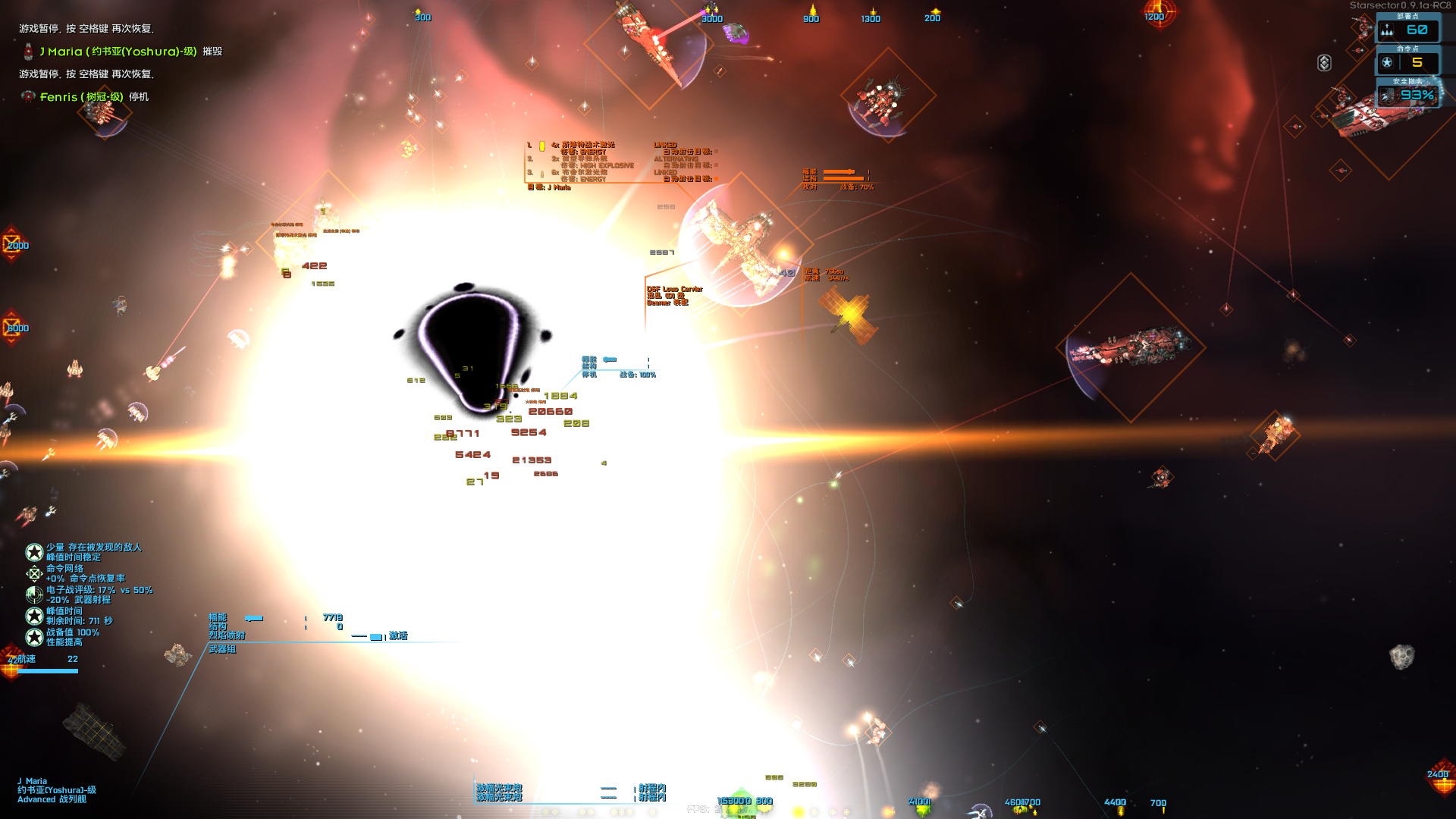Click the chevron rank insignia near top right
Screen dimensions: 1456x819
click(1325, 62)
